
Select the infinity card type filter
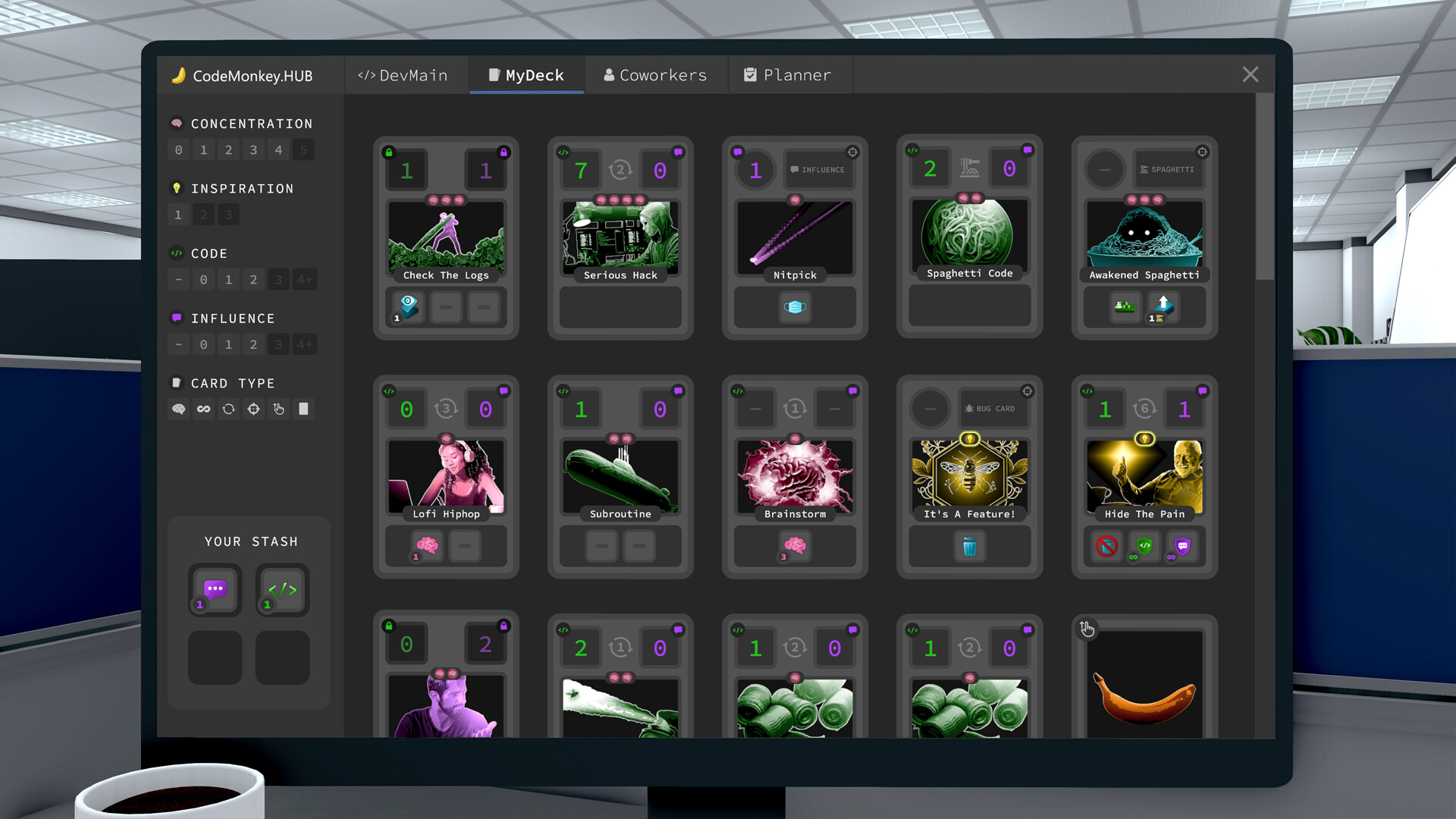click(x=203, y=409)
